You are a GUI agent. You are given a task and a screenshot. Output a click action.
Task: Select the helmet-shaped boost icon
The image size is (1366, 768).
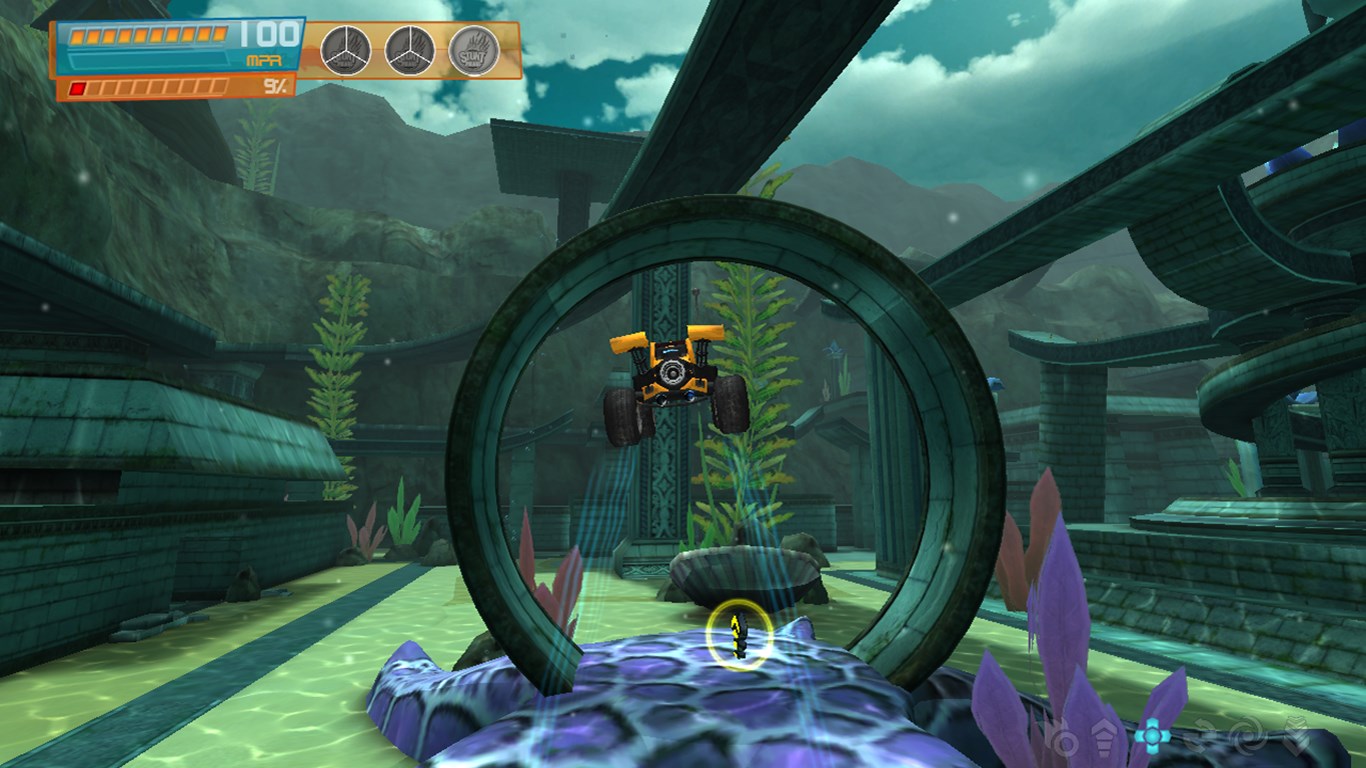[1102, 740]
